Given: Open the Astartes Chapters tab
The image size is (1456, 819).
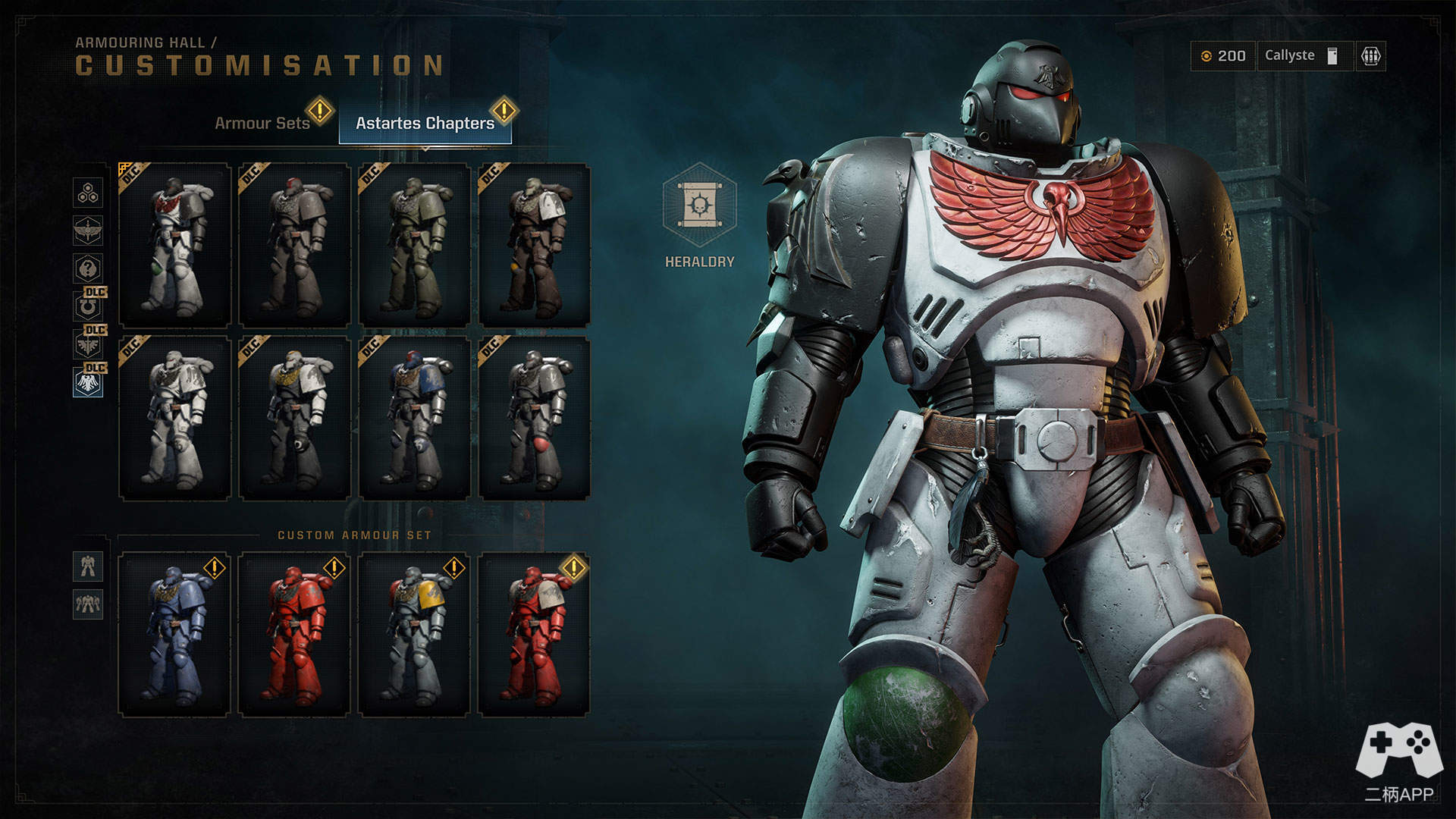Looking at the screenshot, I should tap(425, 123).
